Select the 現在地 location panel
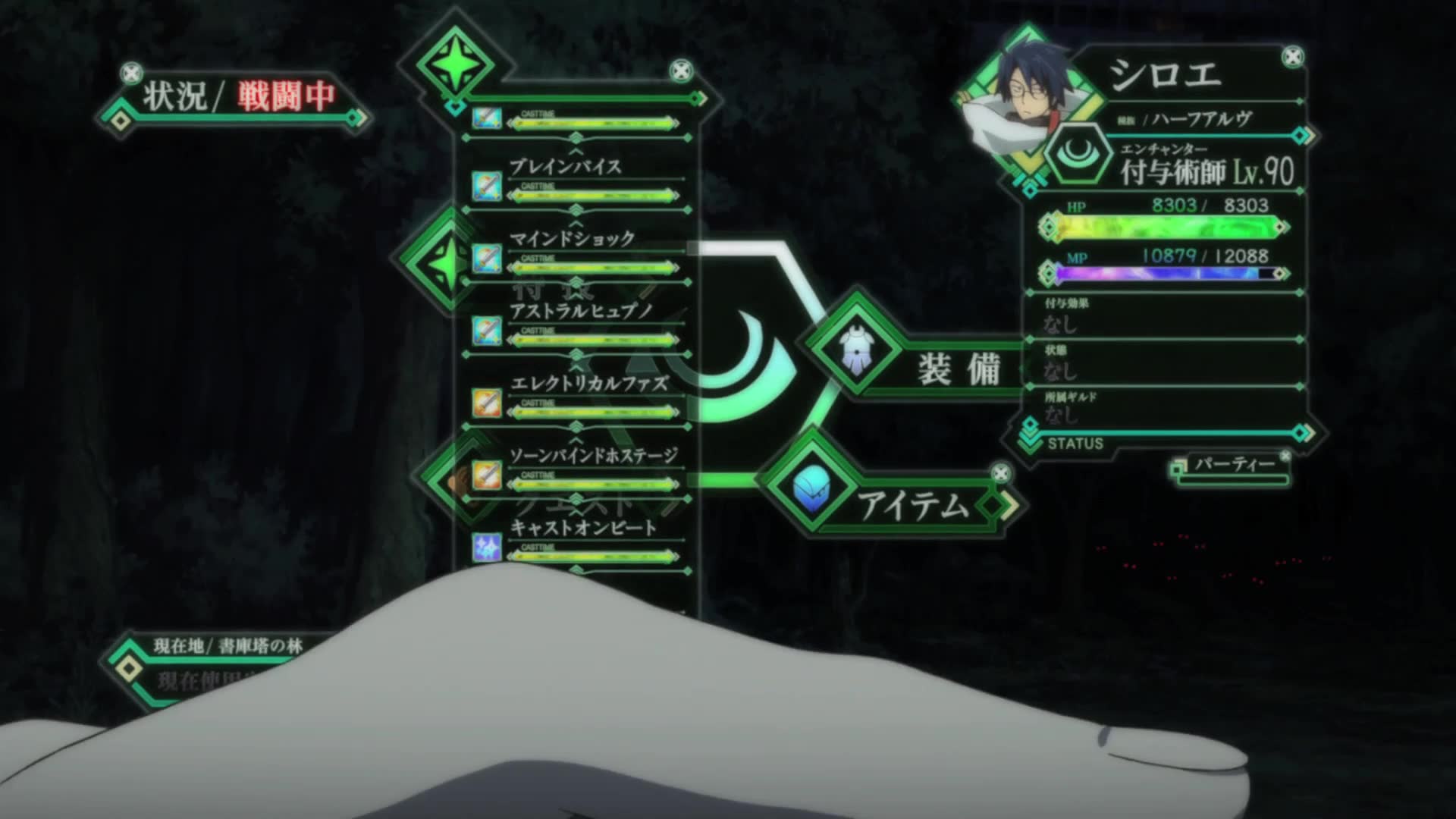This screenshot has height=819, width=1456. pyautogui.click(x=227, y=646)
